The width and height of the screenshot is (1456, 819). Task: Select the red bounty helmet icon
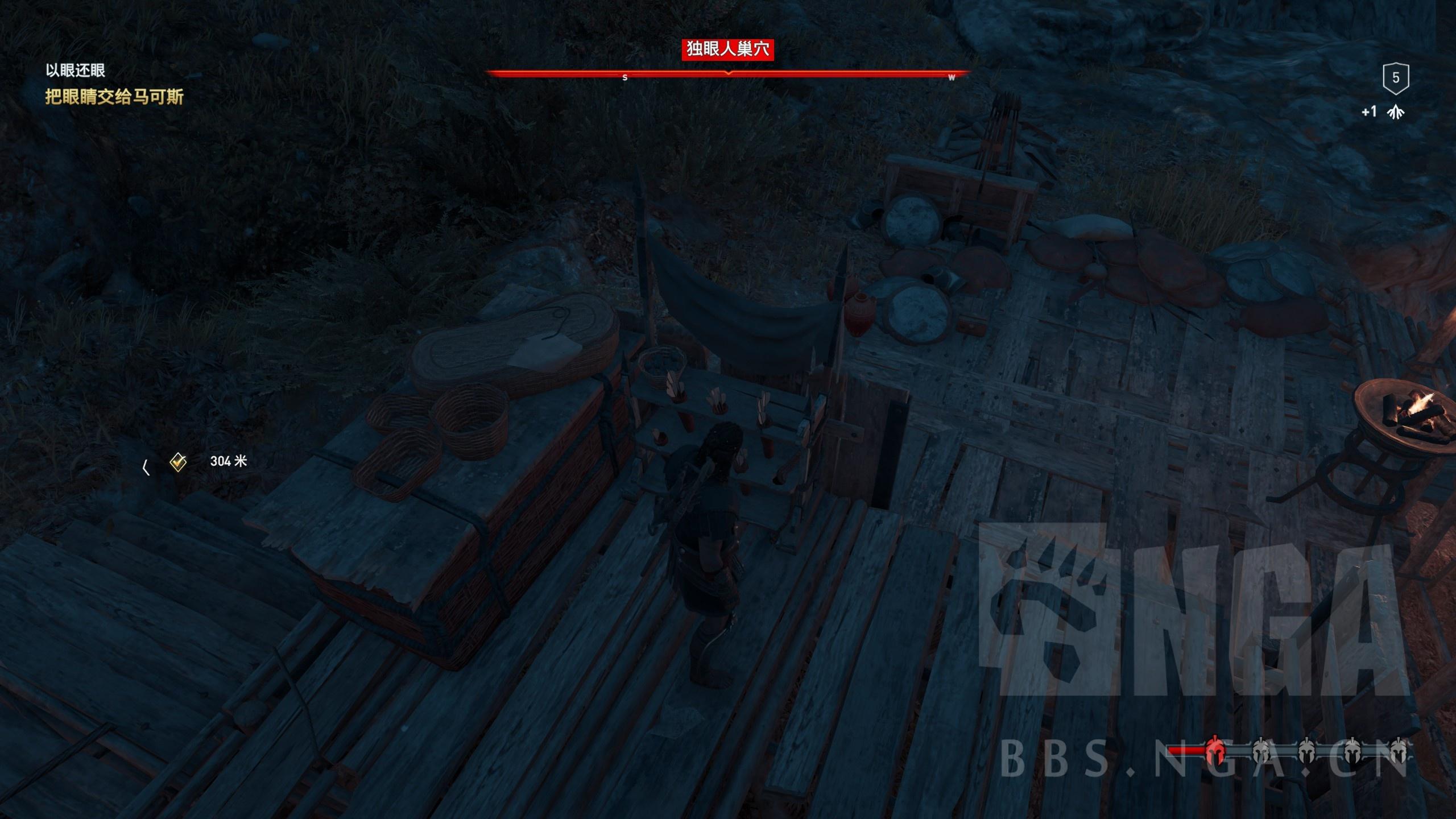1214,751
